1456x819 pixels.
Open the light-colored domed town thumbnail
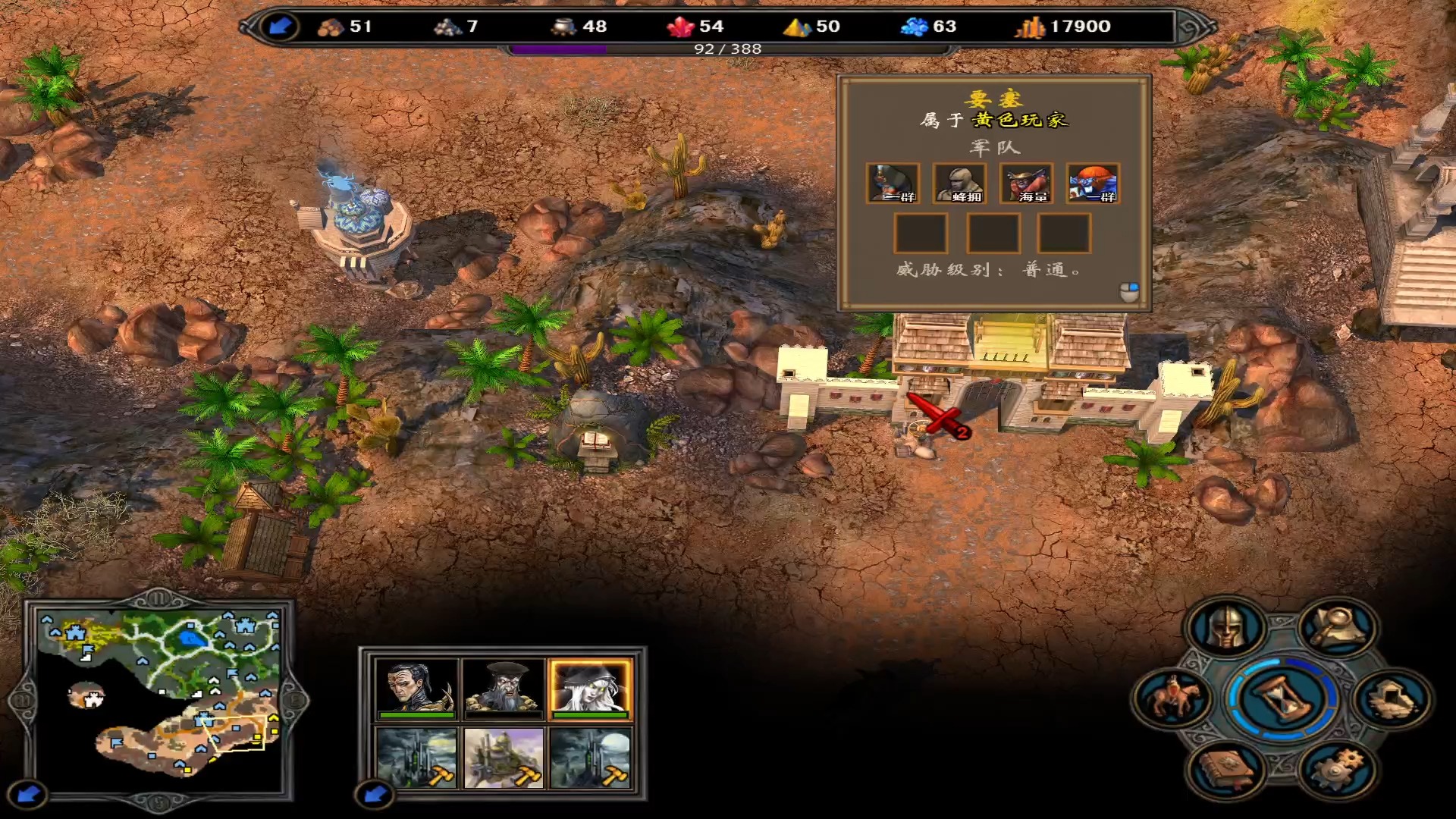(x=504, y=758)
